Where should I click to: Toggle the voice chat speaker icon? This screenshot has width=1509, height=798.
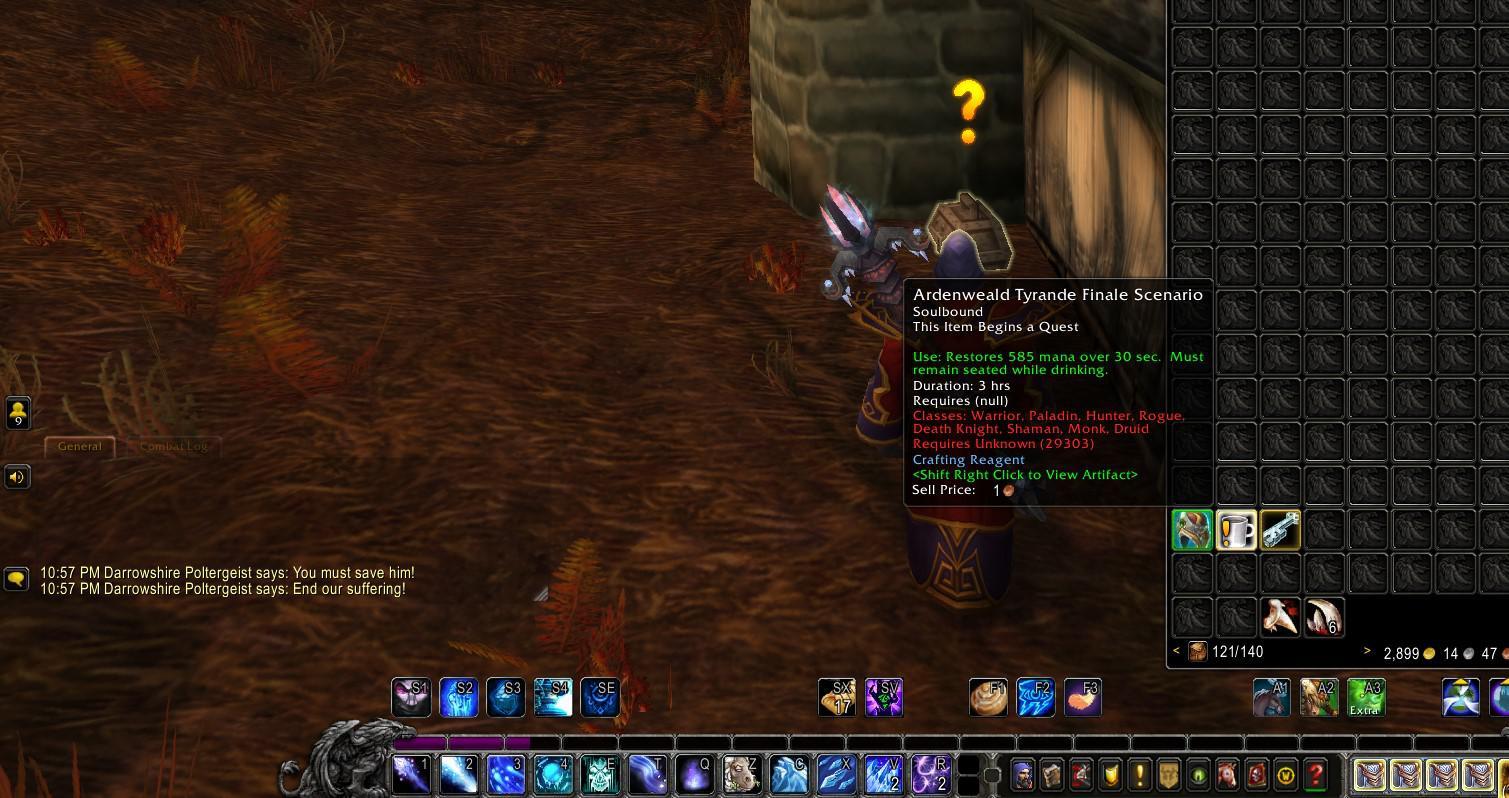click(x=16, y=476)
